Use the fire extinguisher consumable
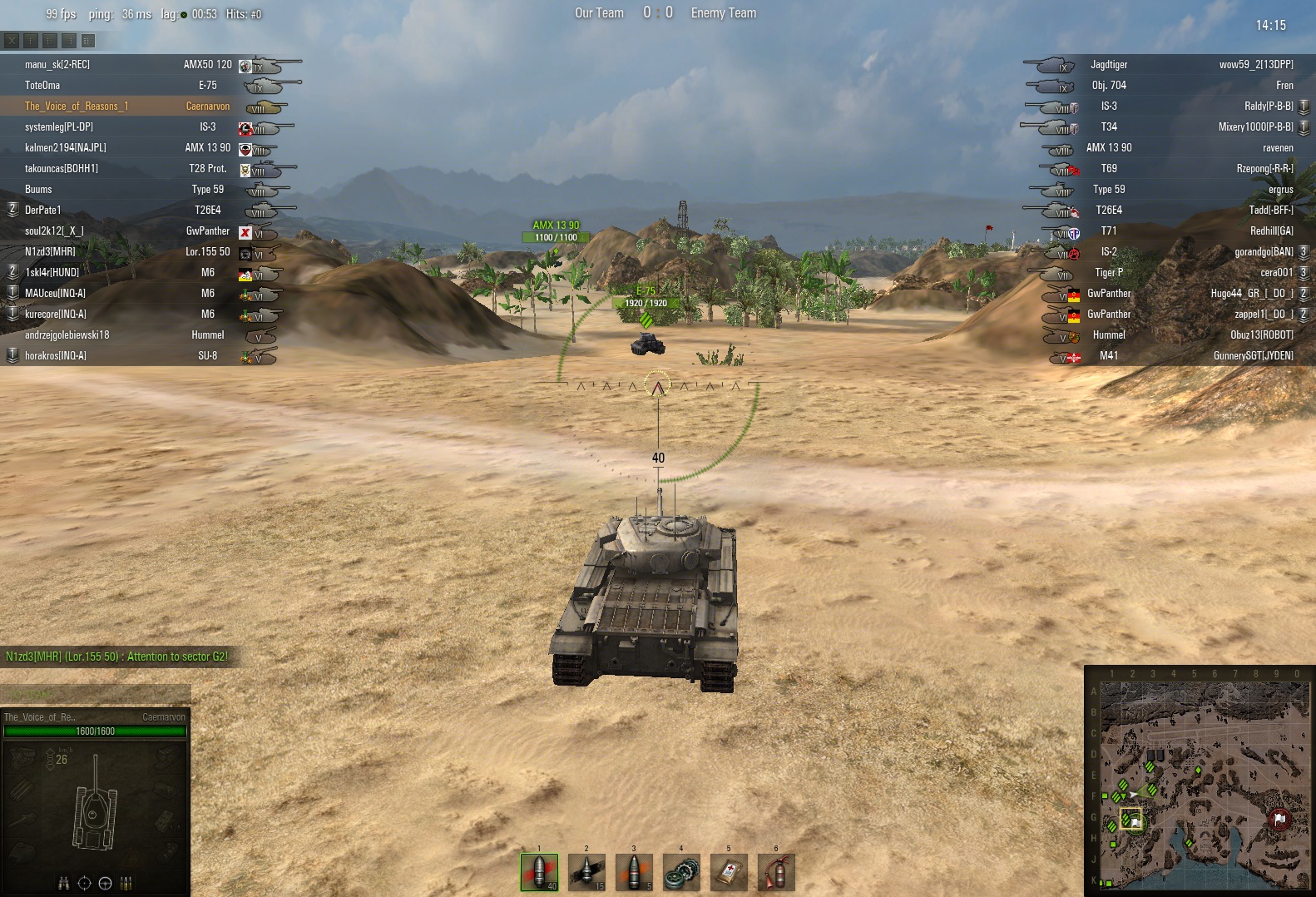Viewport: 1316px width, 897px height. pyautogui.click(x=776, y=872)
